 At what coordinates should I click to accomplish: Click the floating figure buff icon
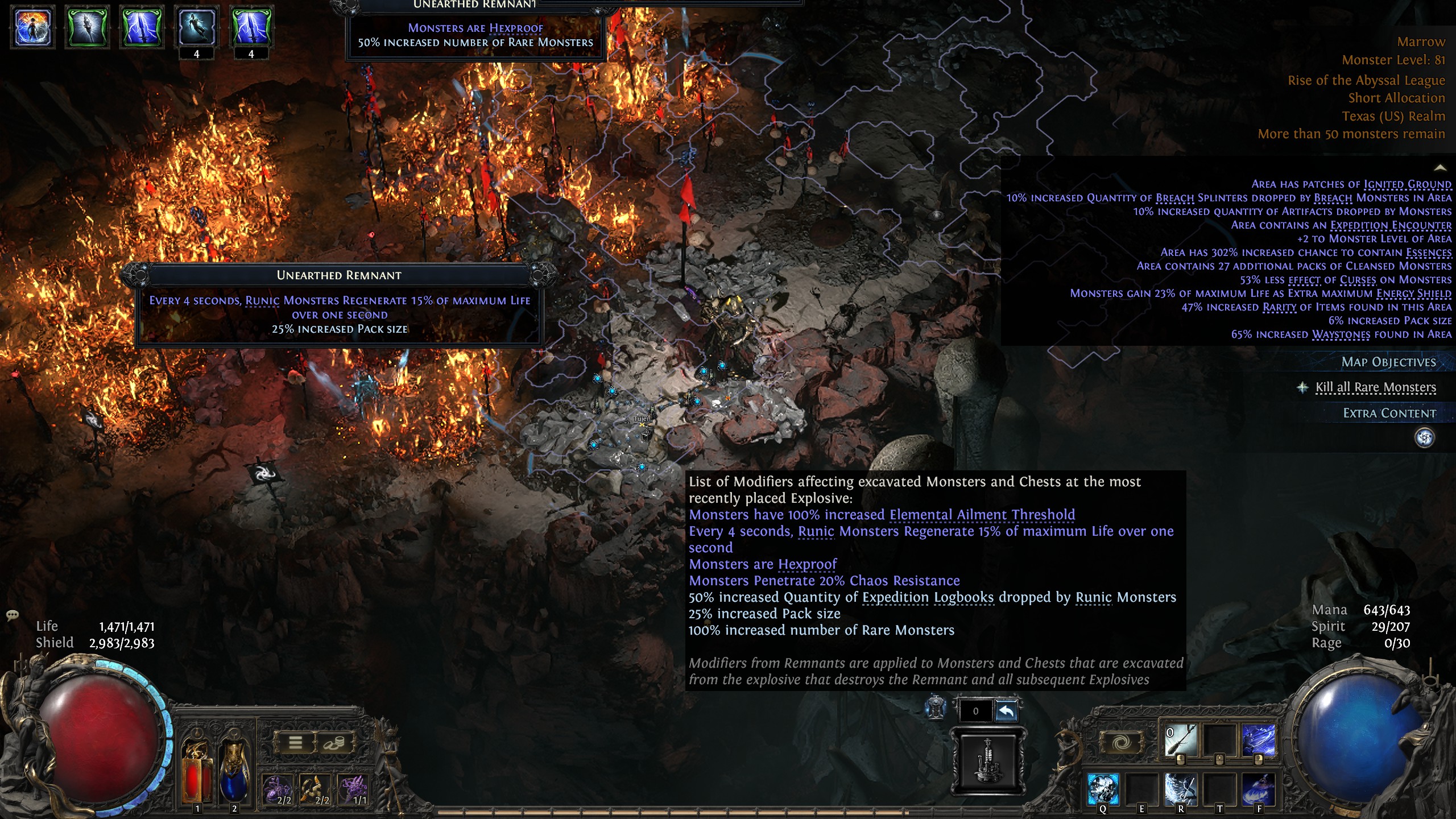pyautogui.click(x=196, y=27)
